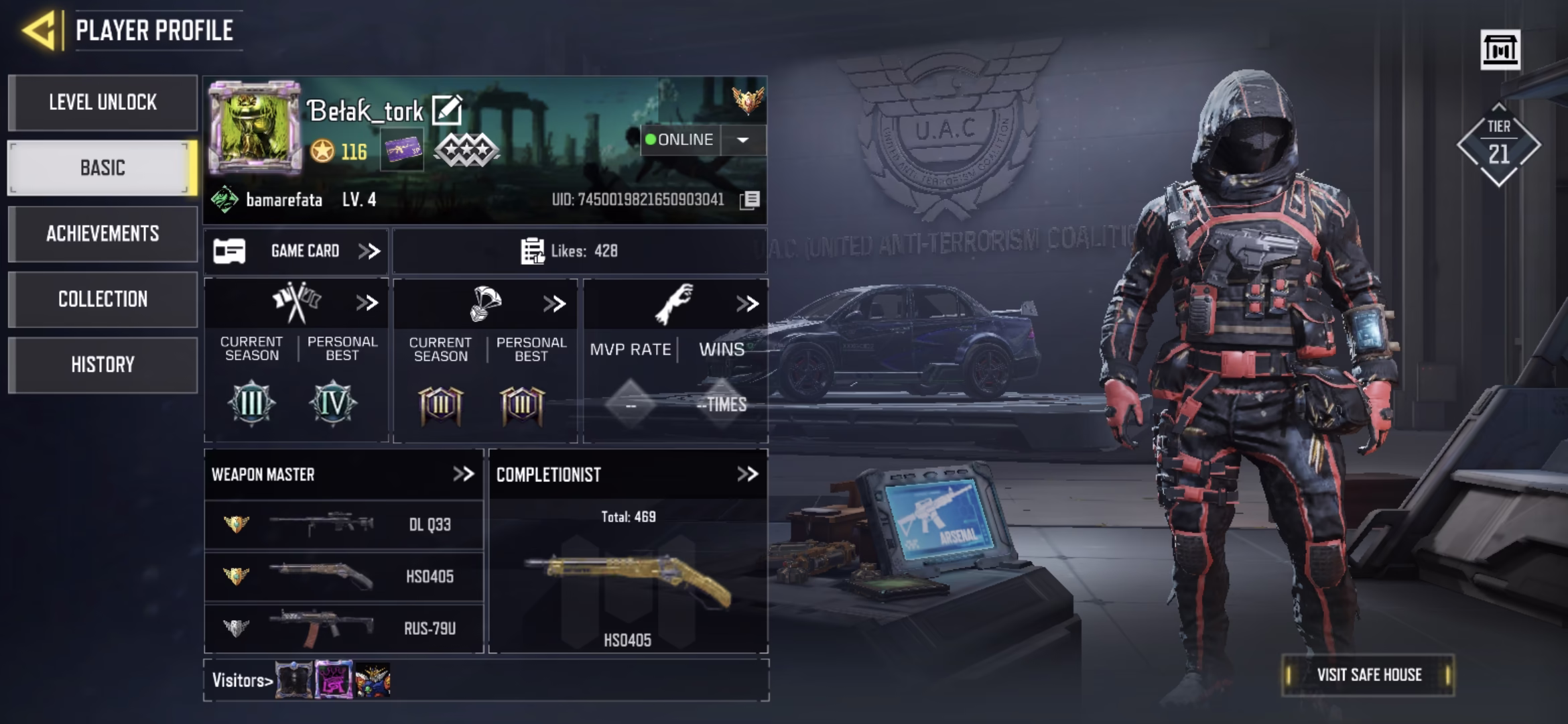Viewport: 1568px width, 724px height.
Task: Expand the MVP Rate and Wins panel
Action: tap(746, 304)
